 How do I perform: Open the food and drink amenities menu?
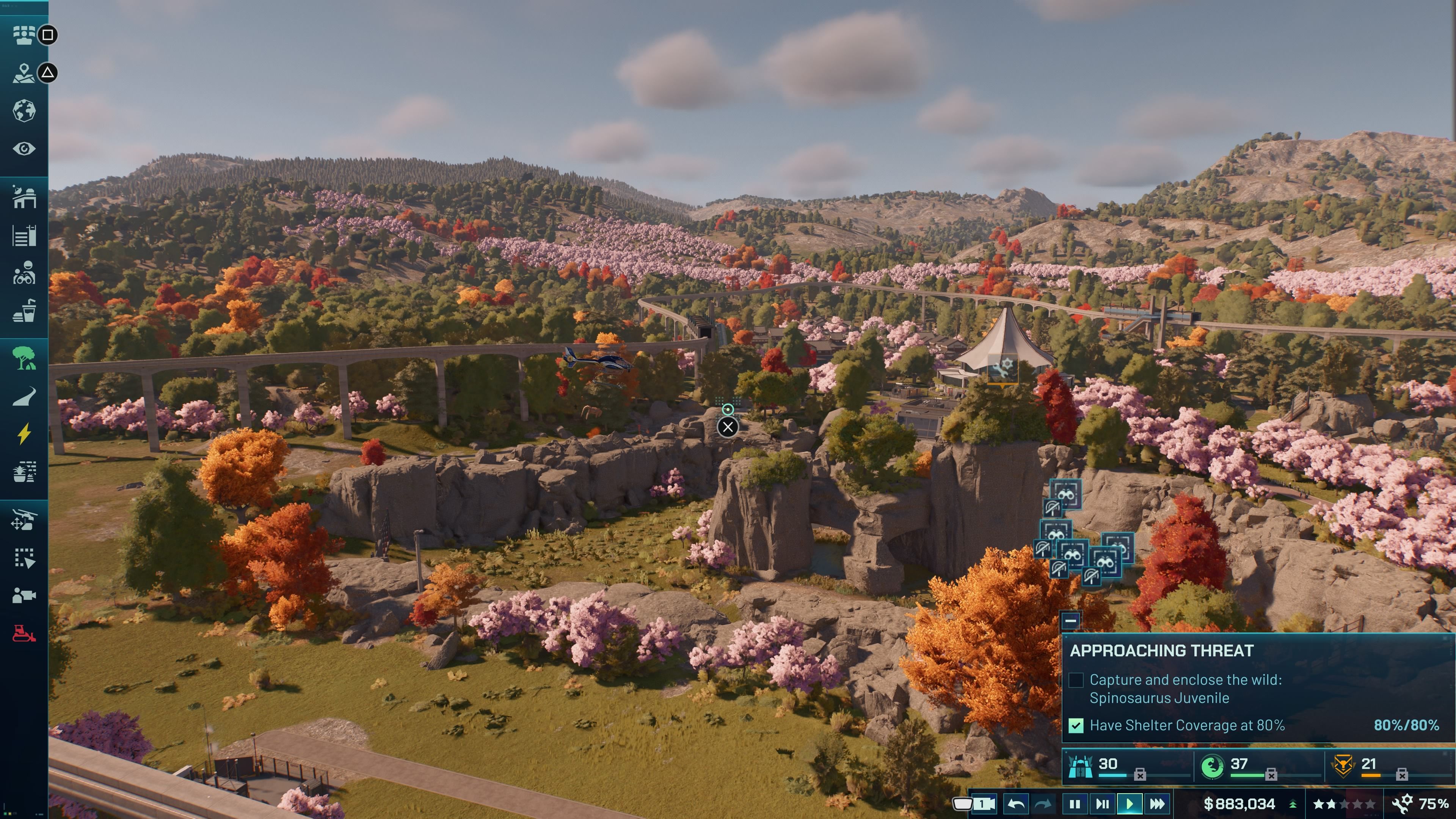(24, 311)
